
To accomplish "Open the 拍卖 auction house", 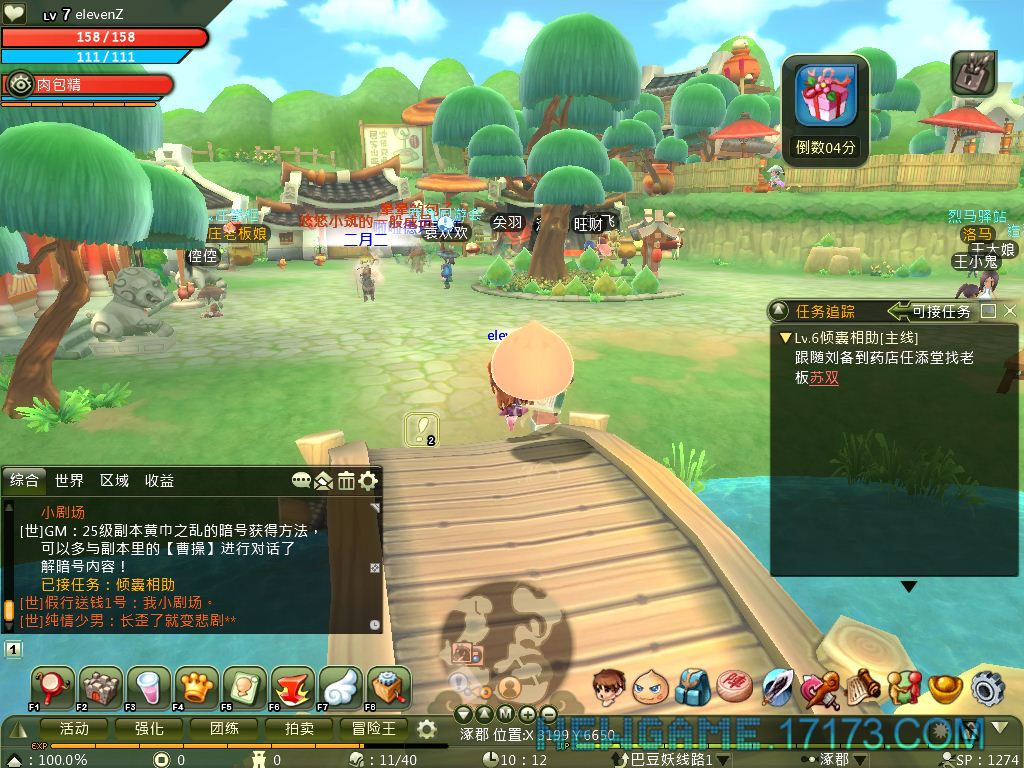I will (x=300, y=729).
